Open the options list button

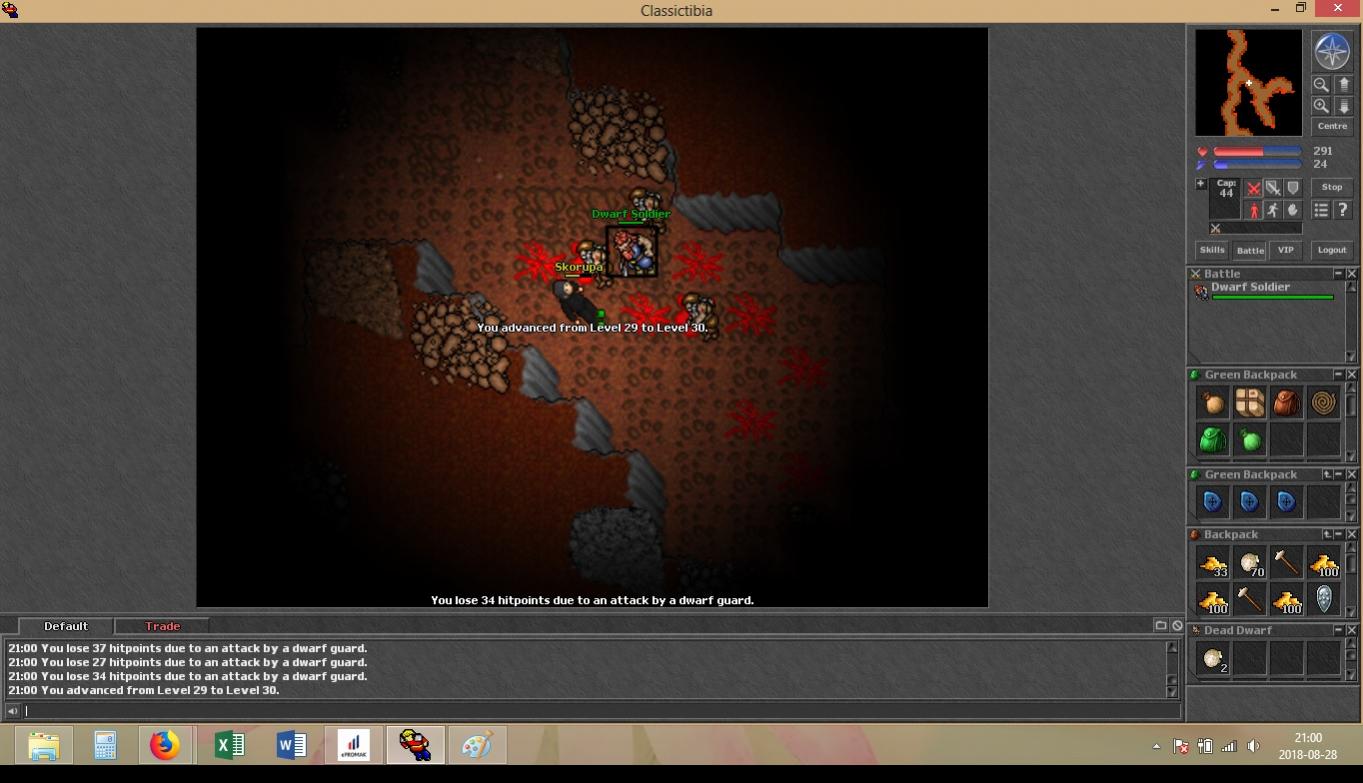tap(1321, 210)
